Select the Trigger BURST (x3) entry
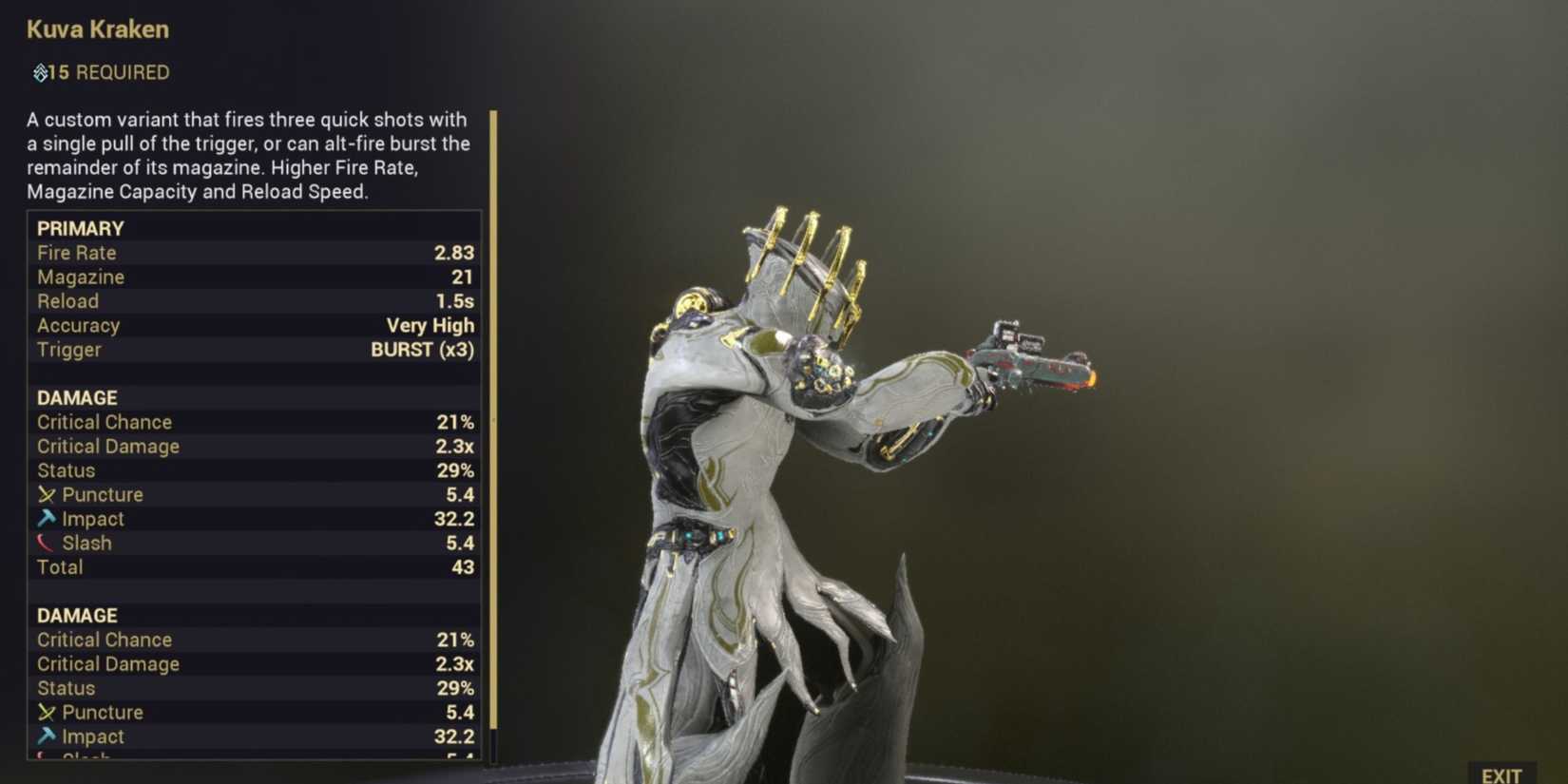Viewport: 1568px width, 784px height. point(252,350)
